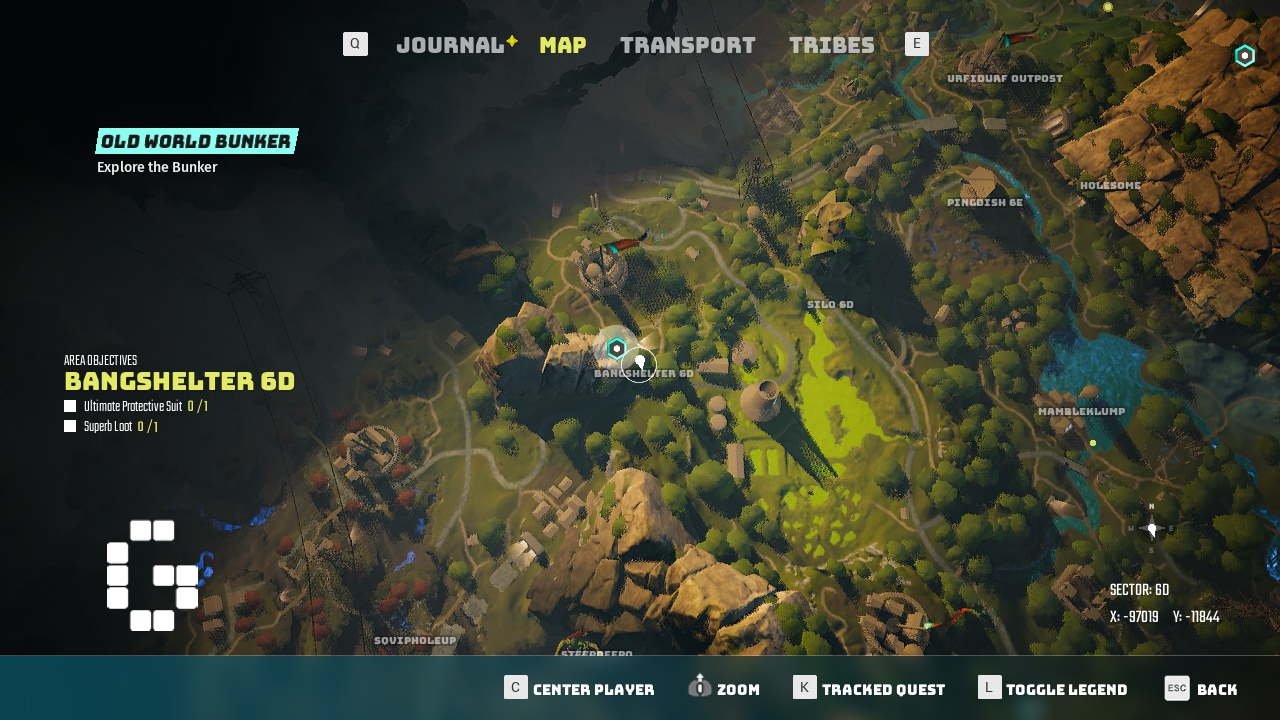Select the Bangshelter 6D bunker marker icon
The image size is (1280, 720).
pos(616,350)
